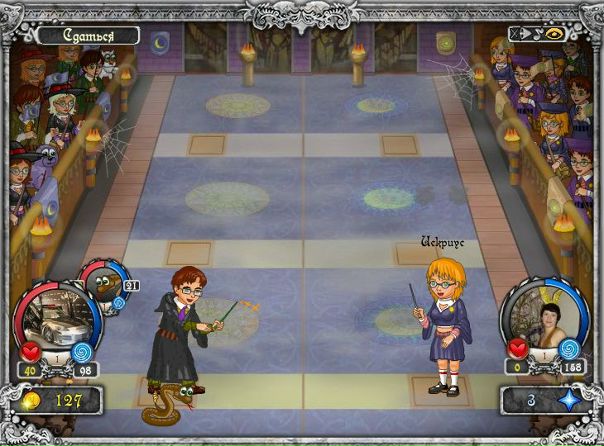Open your player portrait with the car

pyautogui.click(x=57, y=320)
